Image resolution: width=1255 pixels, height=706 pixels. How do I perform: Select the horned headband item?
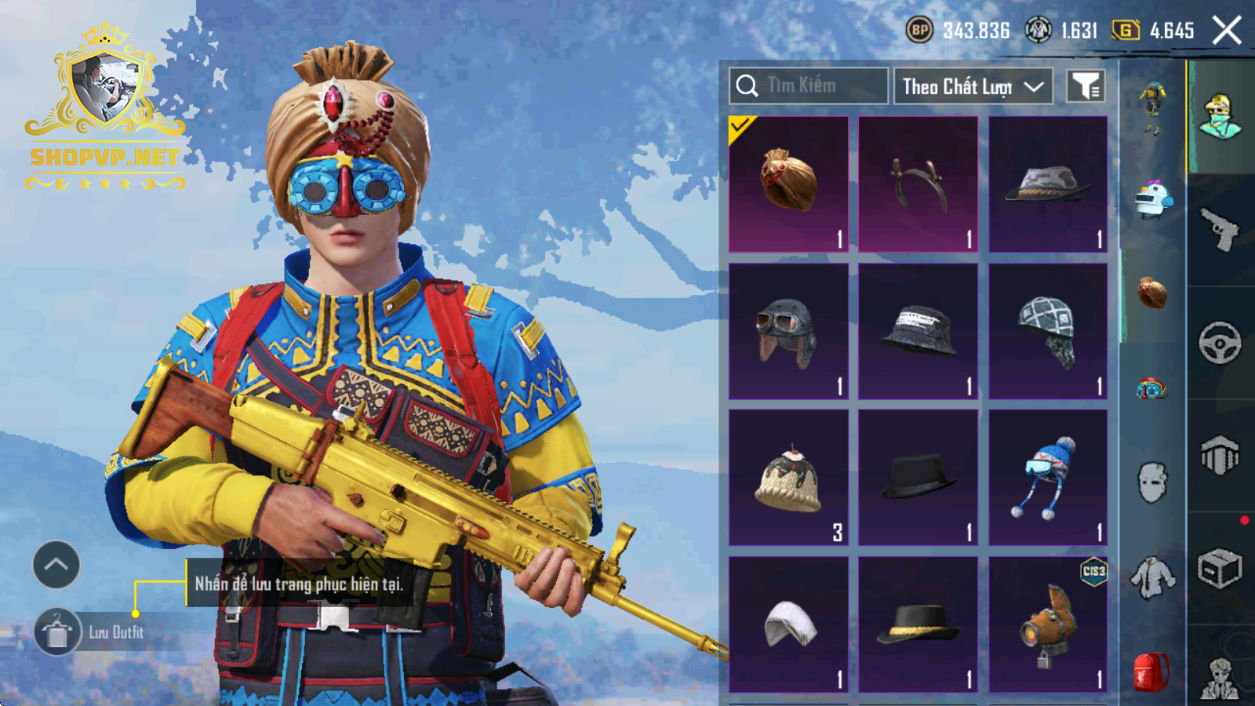(x=918, y=184)
